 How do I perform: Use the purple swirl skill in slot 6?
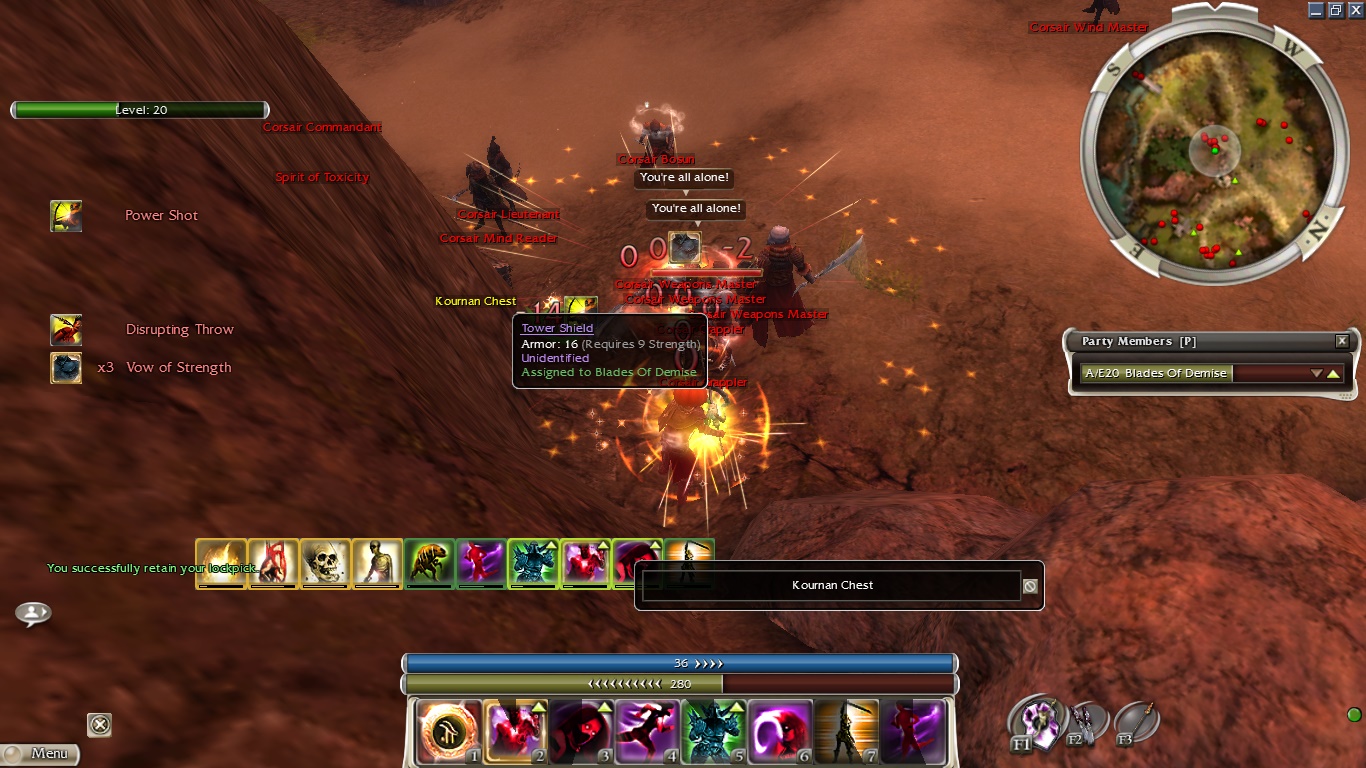[x=778, y=730]
